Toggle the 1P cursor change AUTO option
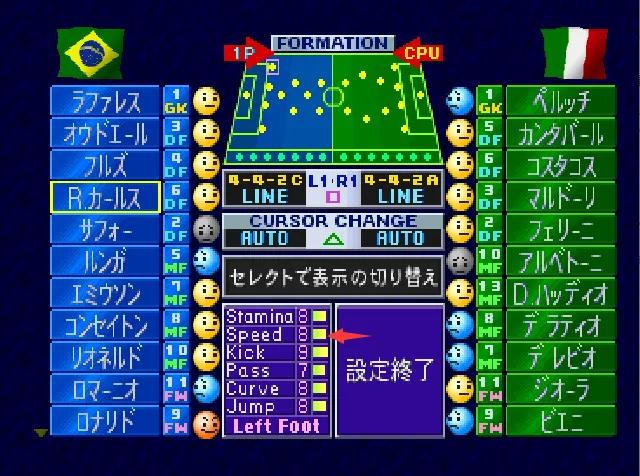This screenshot has height=476, width=640. click(x=264, y=239)
